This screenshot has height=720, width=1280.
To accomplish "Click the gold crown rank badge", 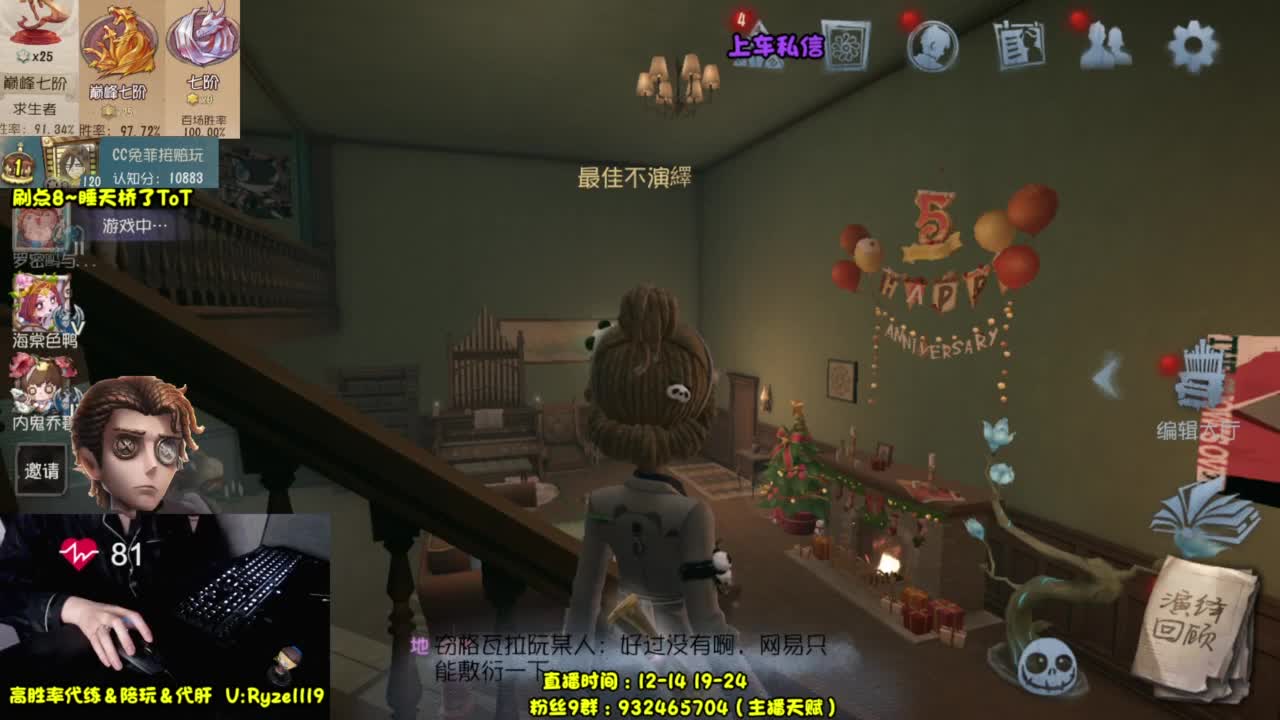I will 18,165.
